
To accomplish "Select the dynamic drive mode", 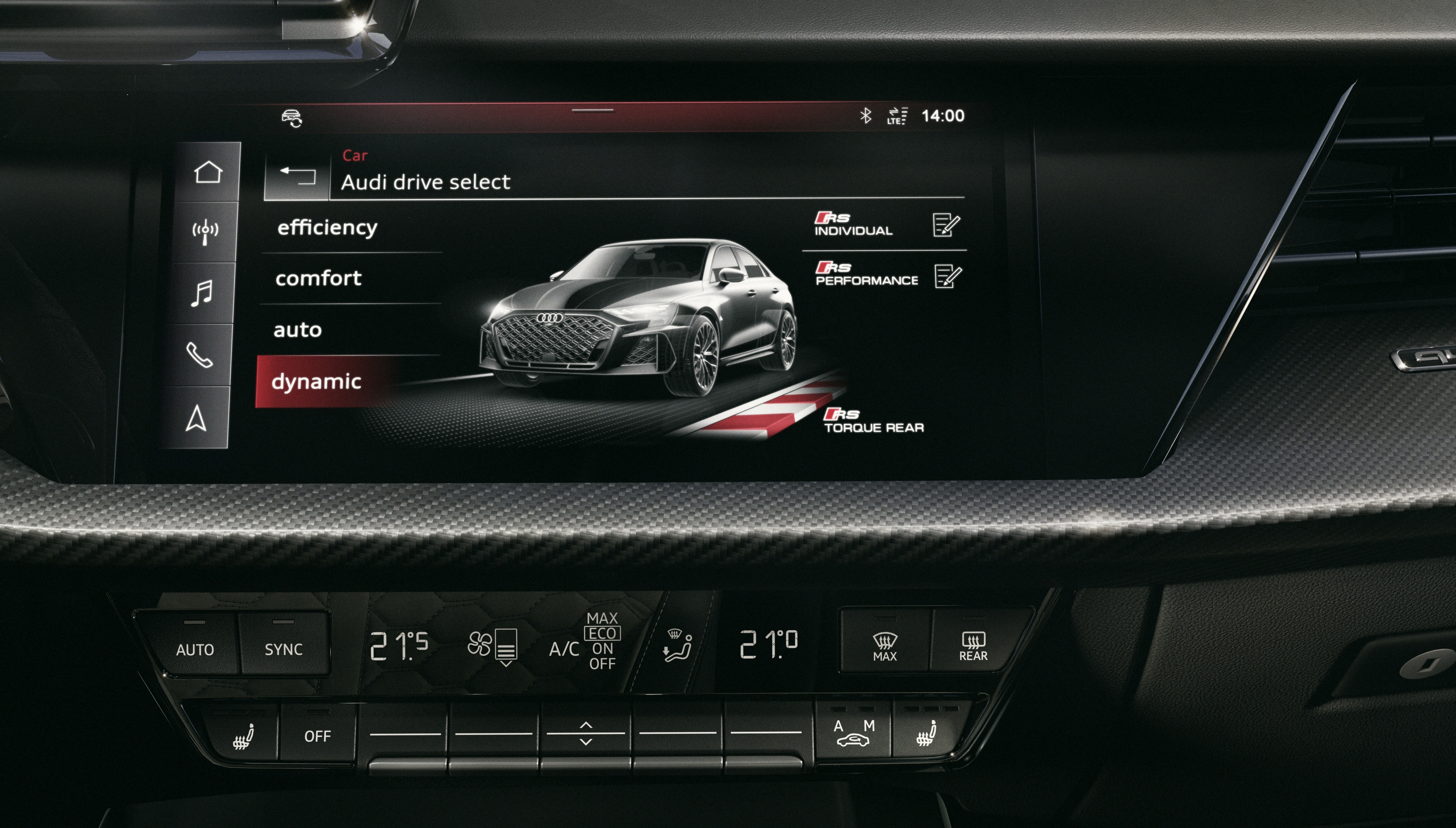I will click(316, 382).
